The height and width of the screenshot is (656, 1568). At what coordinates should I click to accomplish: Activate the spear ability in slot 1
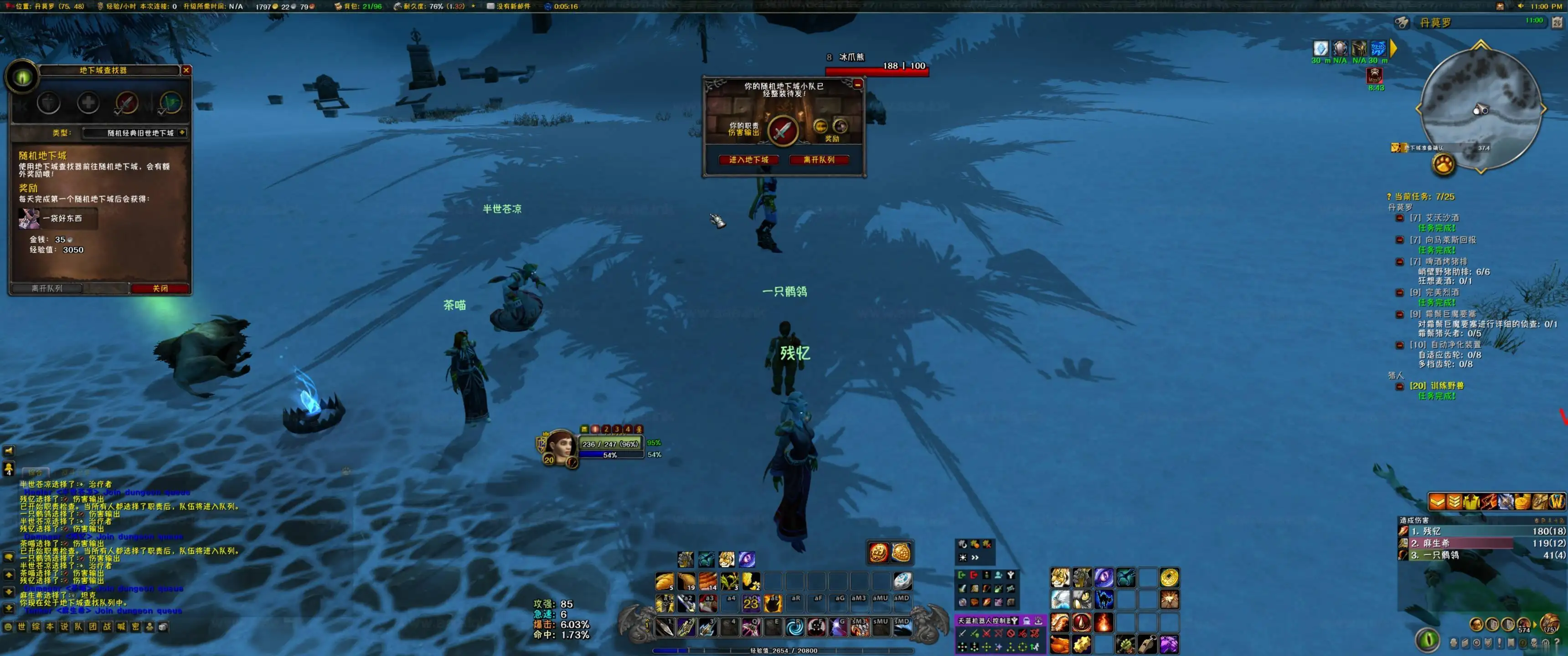[665, 627]
